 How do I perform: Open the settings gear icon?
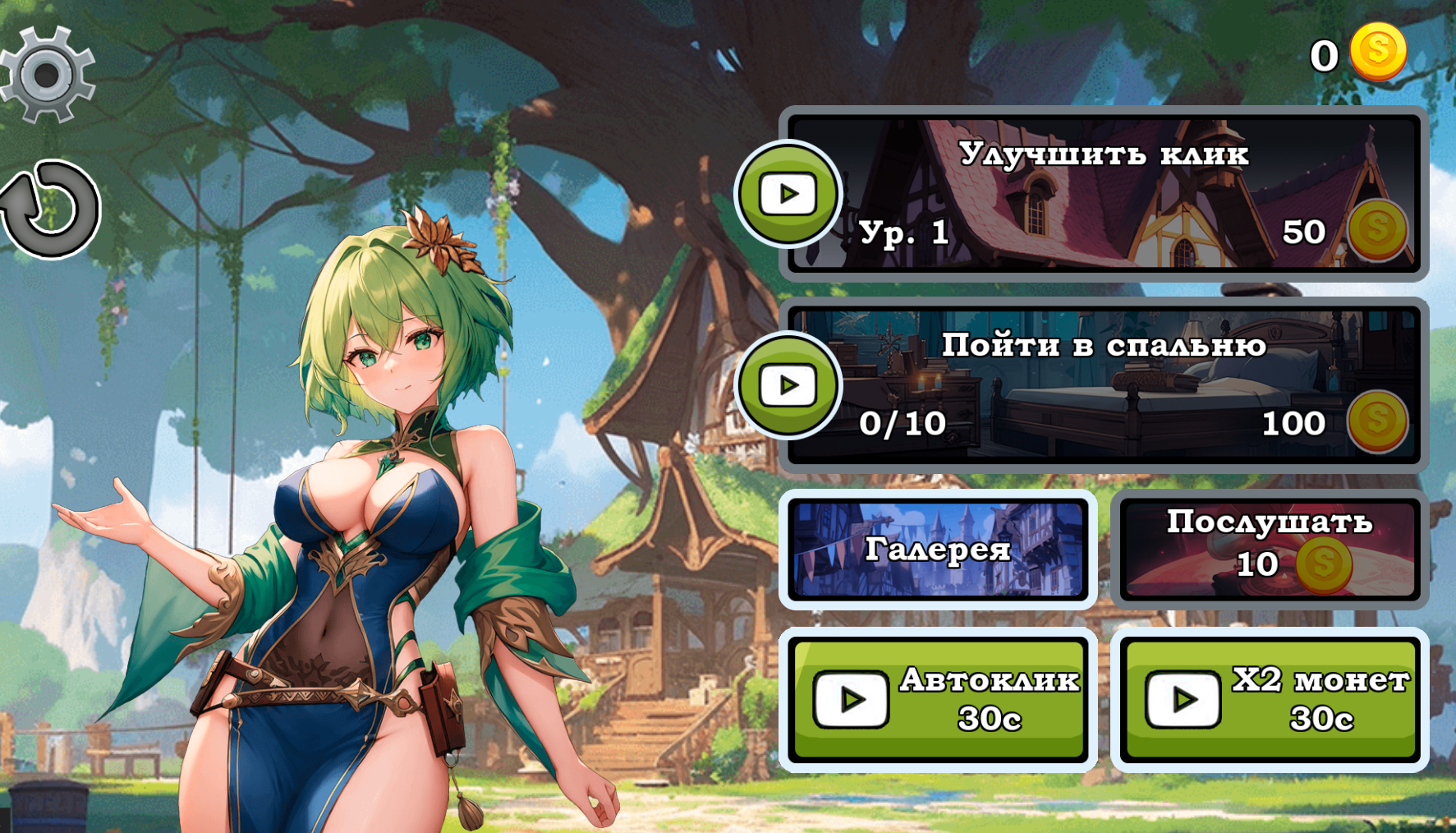48,75
